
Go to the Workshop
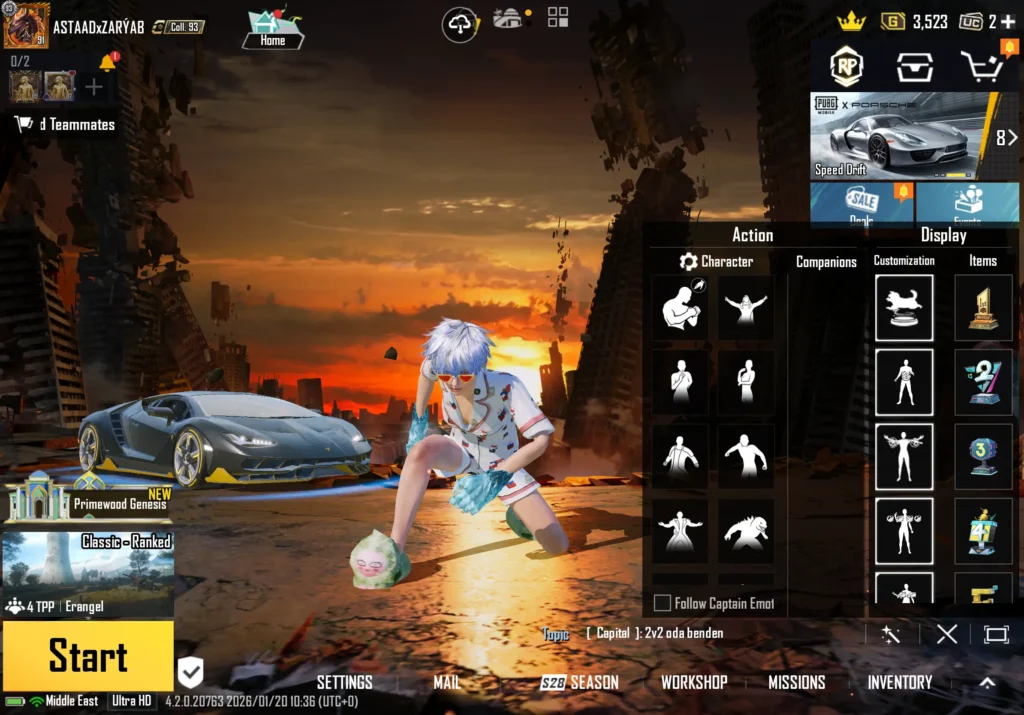[x=694, y=682]
